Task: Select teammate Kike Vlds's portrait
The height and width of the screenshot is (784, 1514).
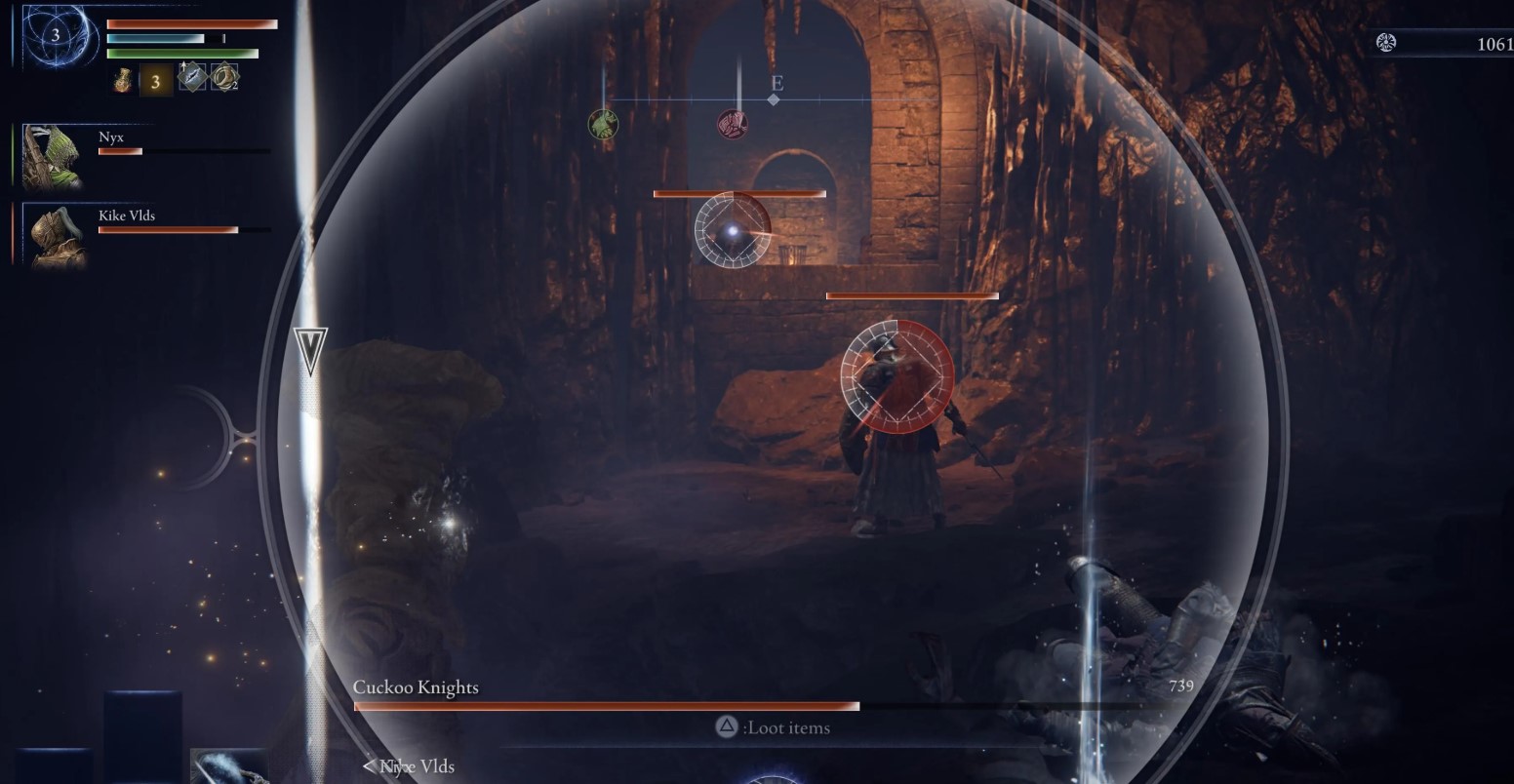Action: pos(54,236)
